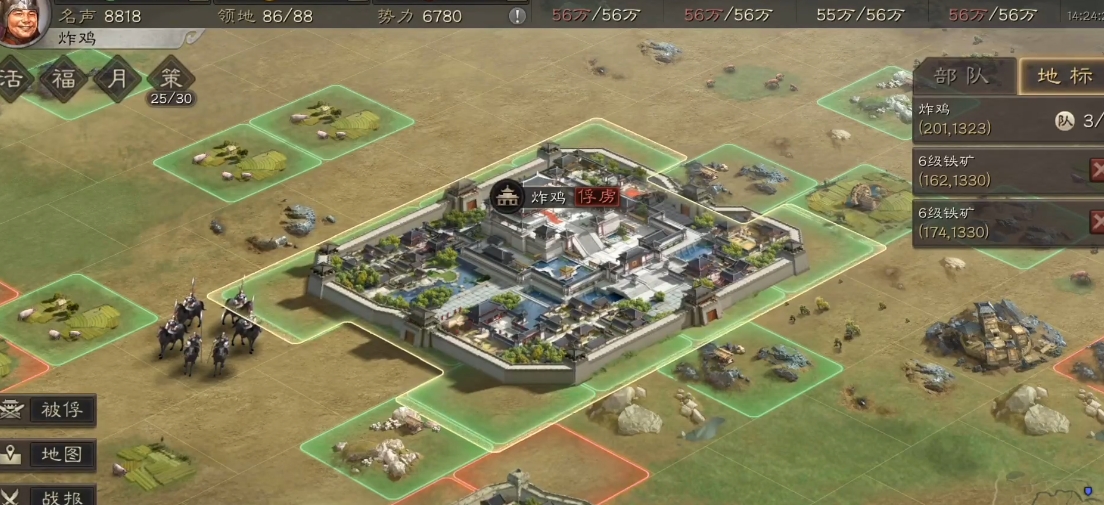Open the player avatar portrait
Image resolution: width=1104 pixels, height=505 pixels.
click(x=24, y=21)
